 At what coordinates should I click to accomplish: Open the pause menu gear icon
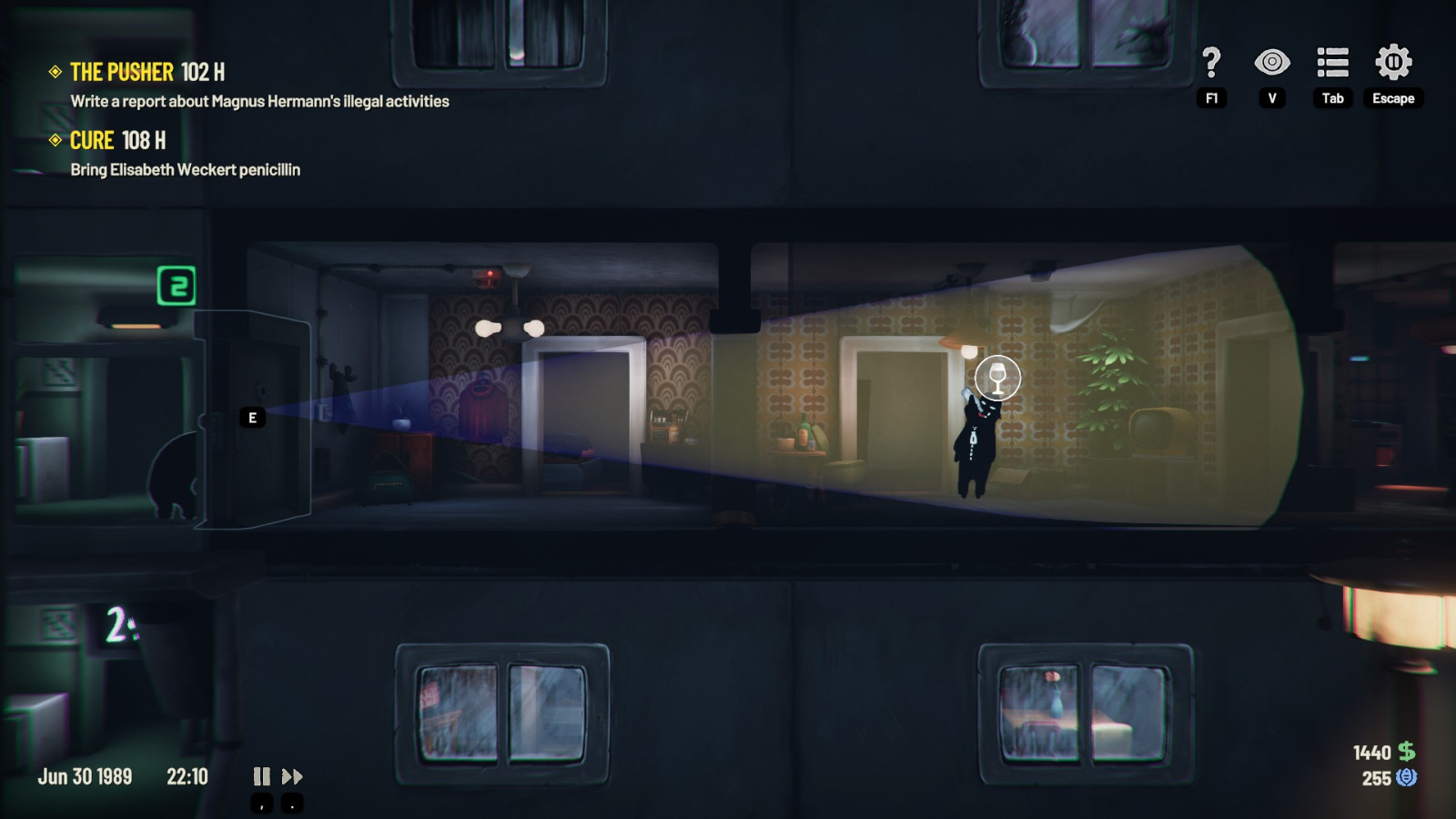(1392, 63)
